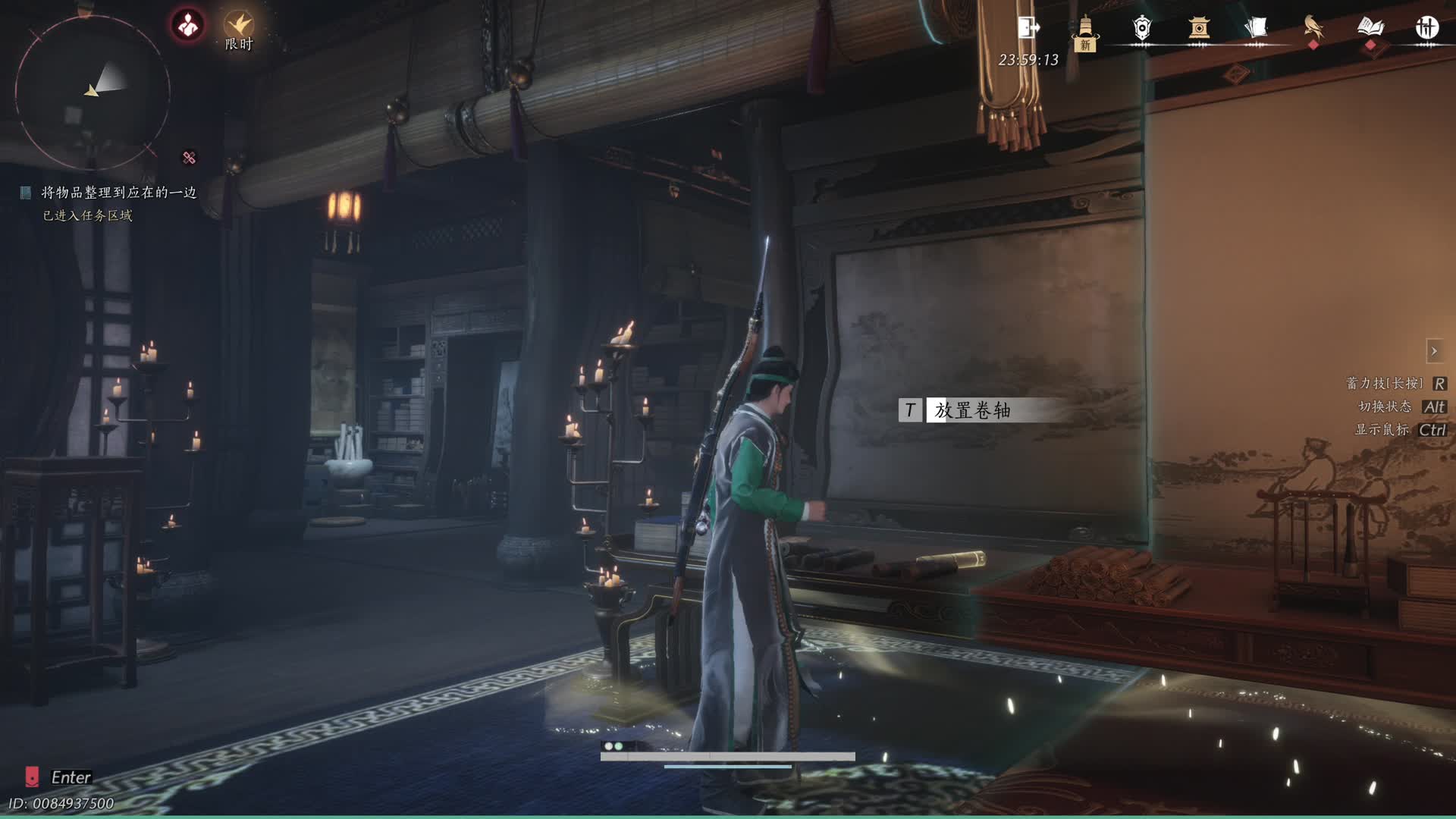Viewport: 1456px width, 819px height.
Task: Choose the 放置卷轴 interaction prompt
Action: click(x=971, y=410)
